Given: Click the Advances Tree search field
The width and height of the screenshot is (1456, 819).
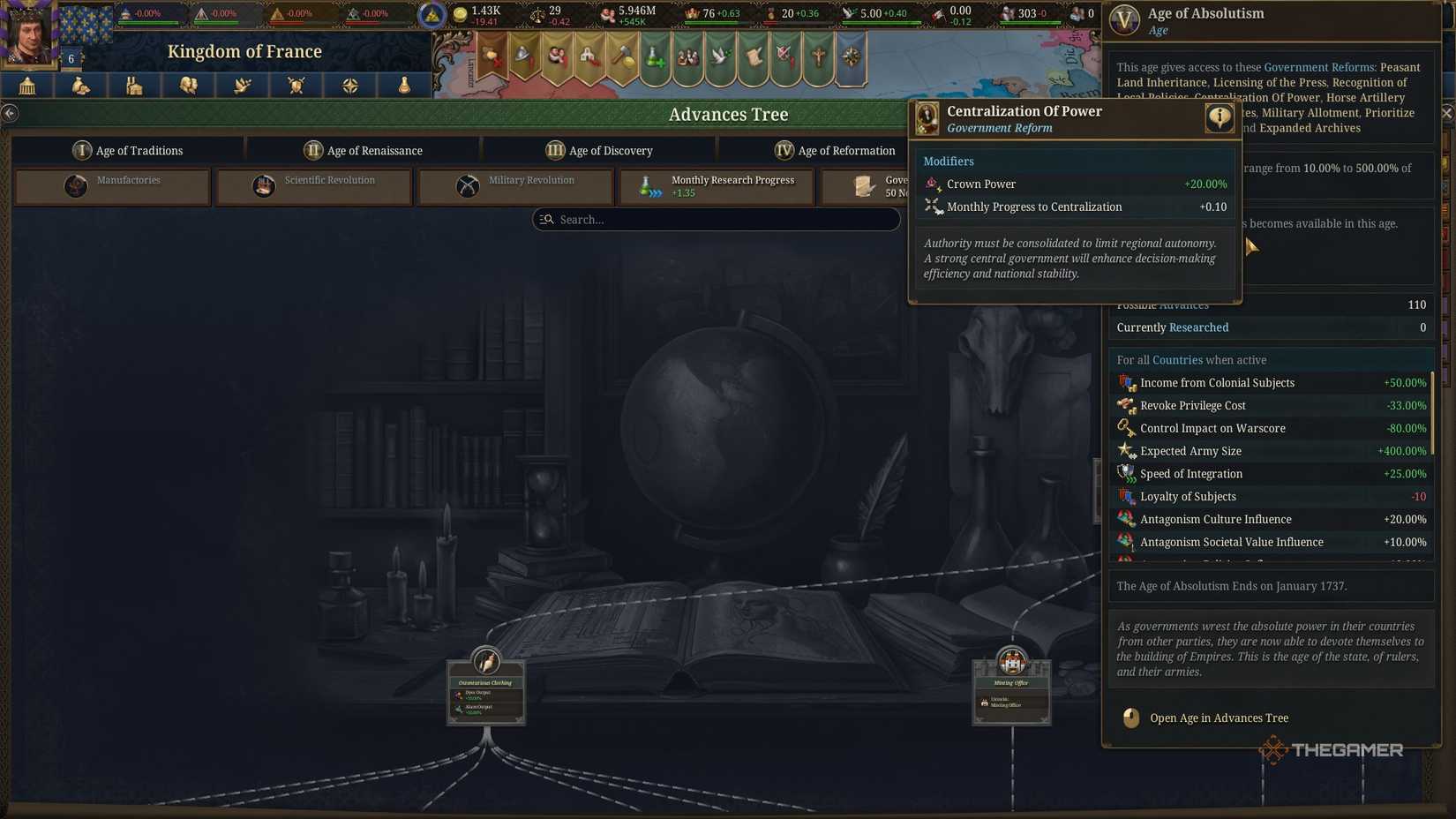Looking at the screenshot, I should tap(717, 219).
